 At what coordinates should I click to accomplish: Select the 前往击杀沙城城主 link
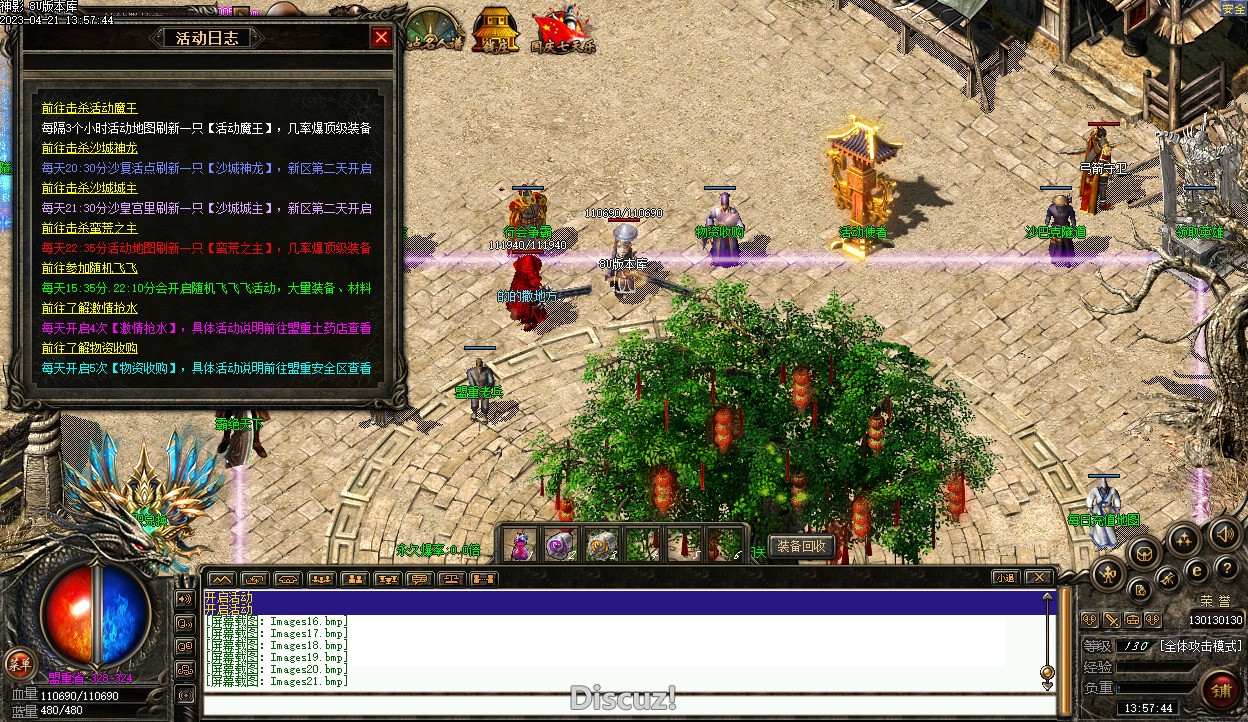[89, 188]
